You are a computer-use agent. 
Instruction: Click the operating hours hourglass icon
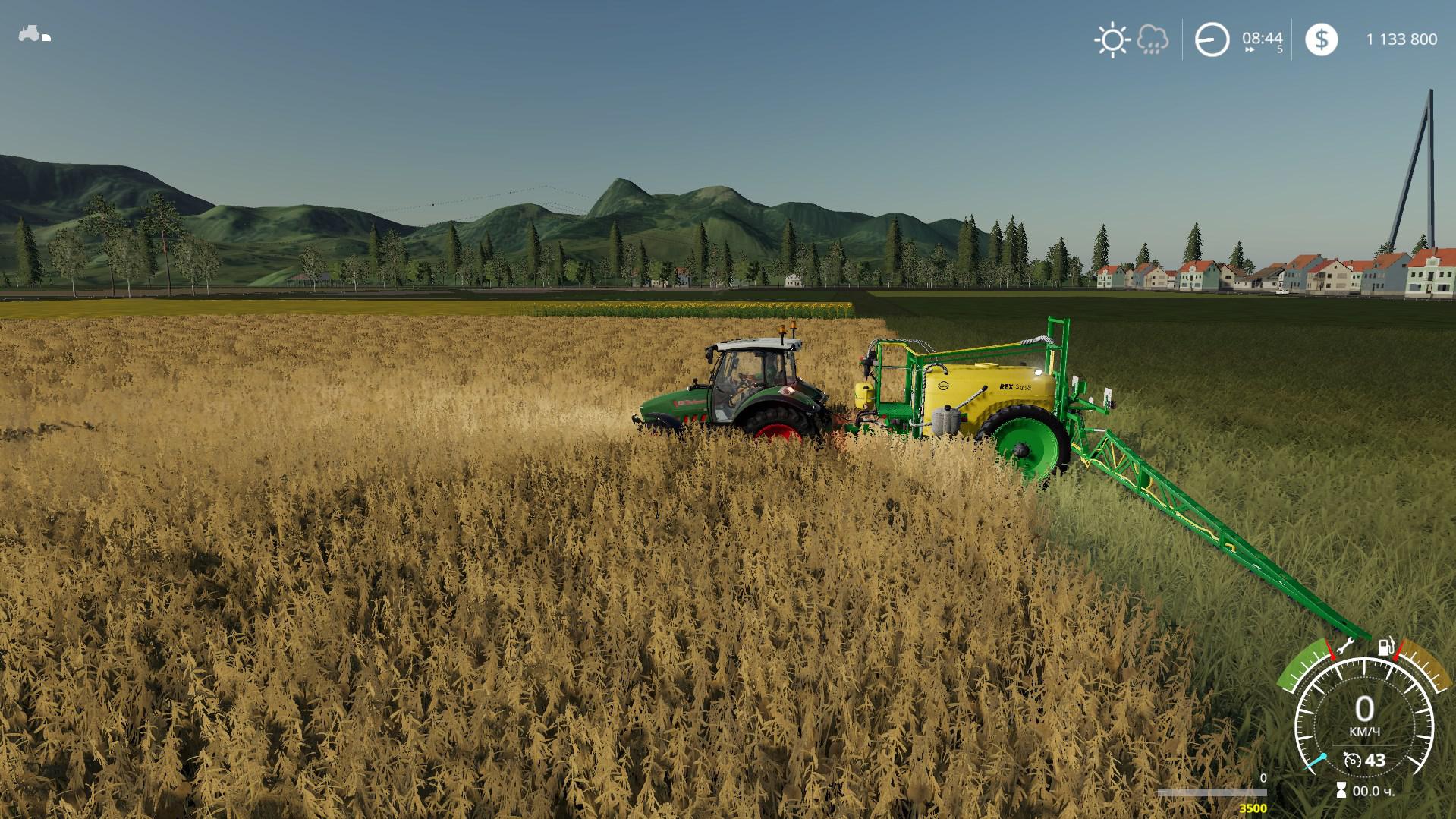(x=1341, y=791)
